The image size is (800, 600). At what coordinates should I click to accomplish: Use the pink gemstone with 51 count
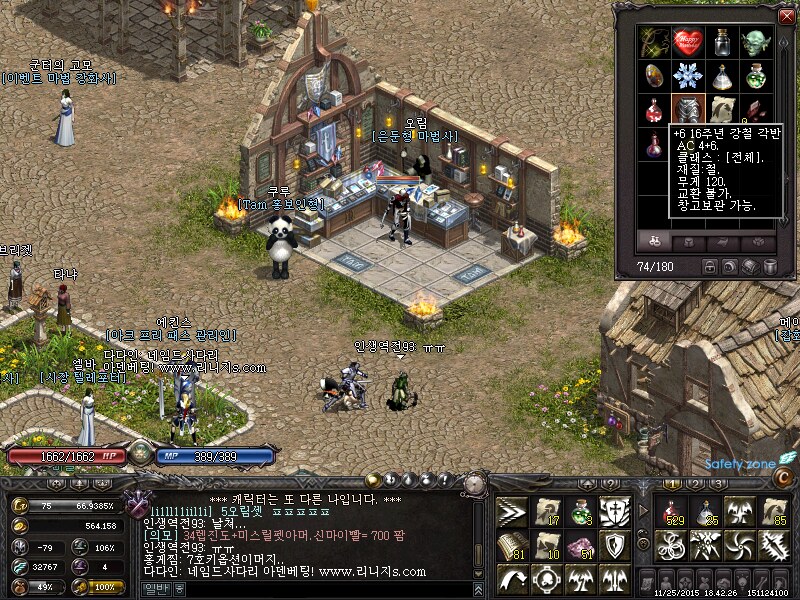(x=580, y=546)
